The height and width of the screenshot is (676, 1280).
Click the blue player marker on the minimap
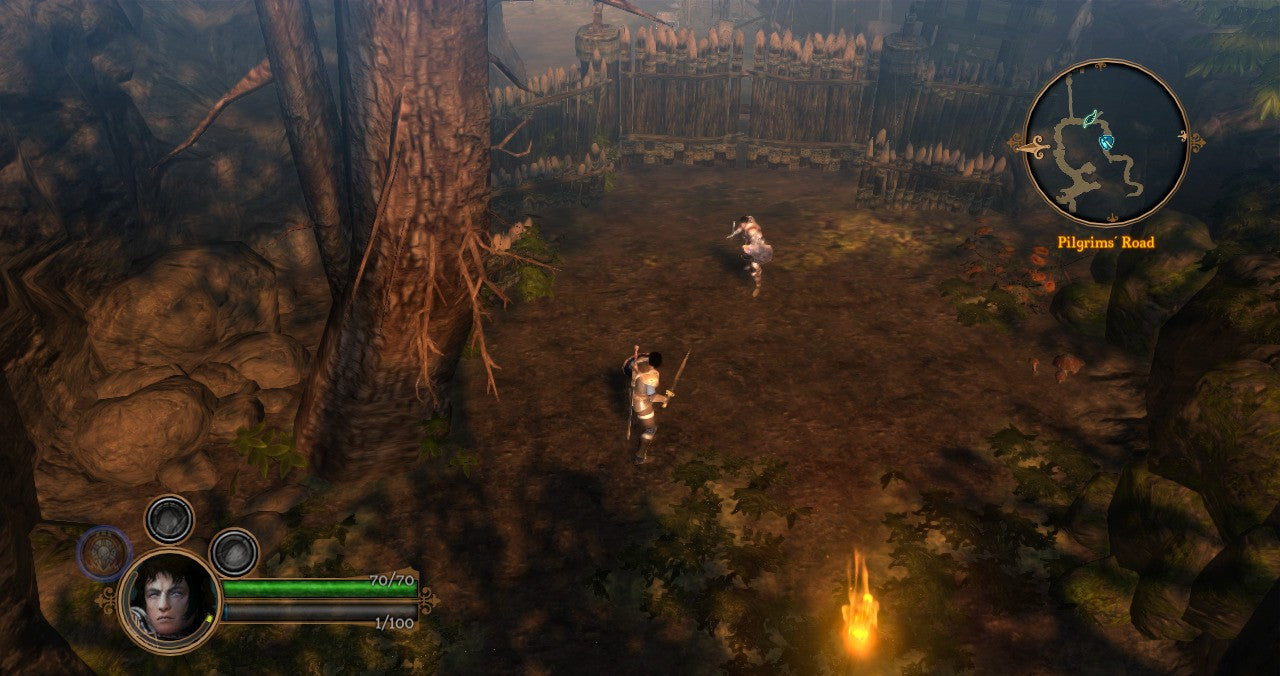coord(1107,142)
